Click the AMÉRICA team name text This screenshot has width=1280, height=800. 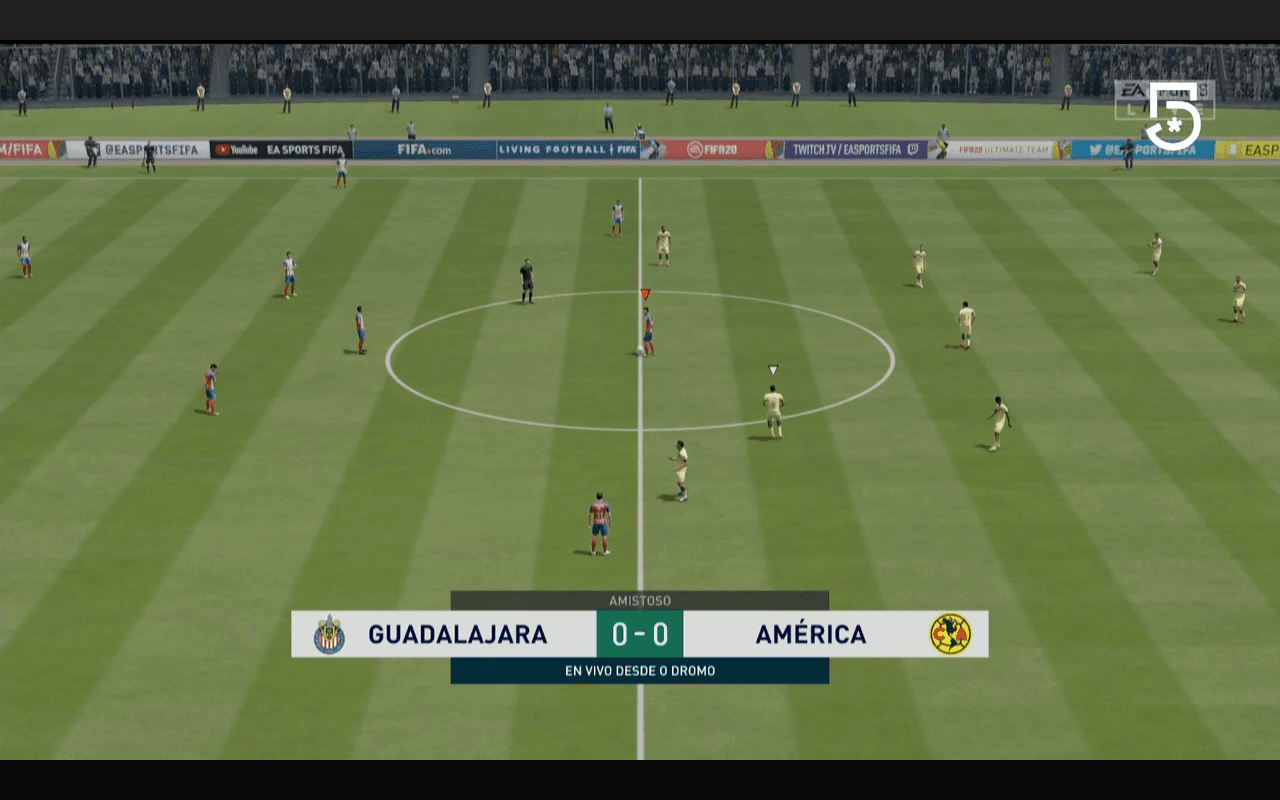(812, 634)
